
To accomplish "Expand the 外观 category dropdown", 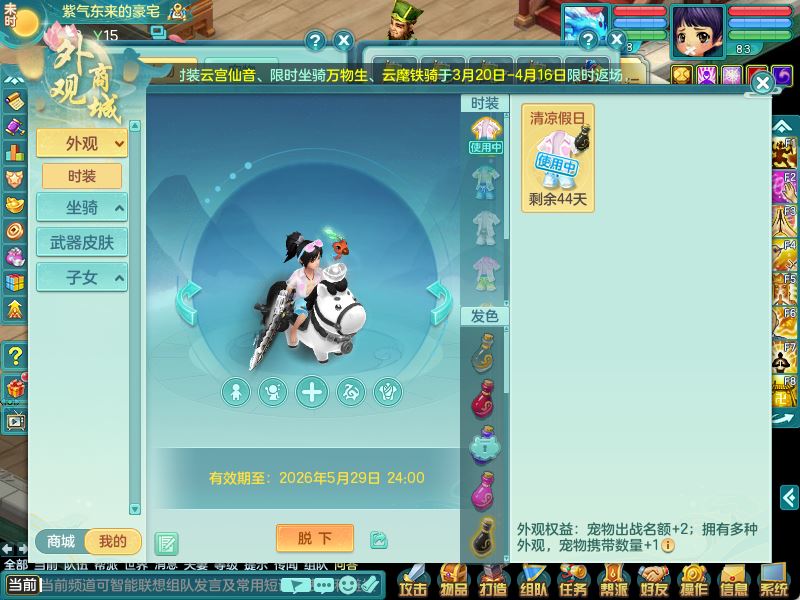I will 82,143.
